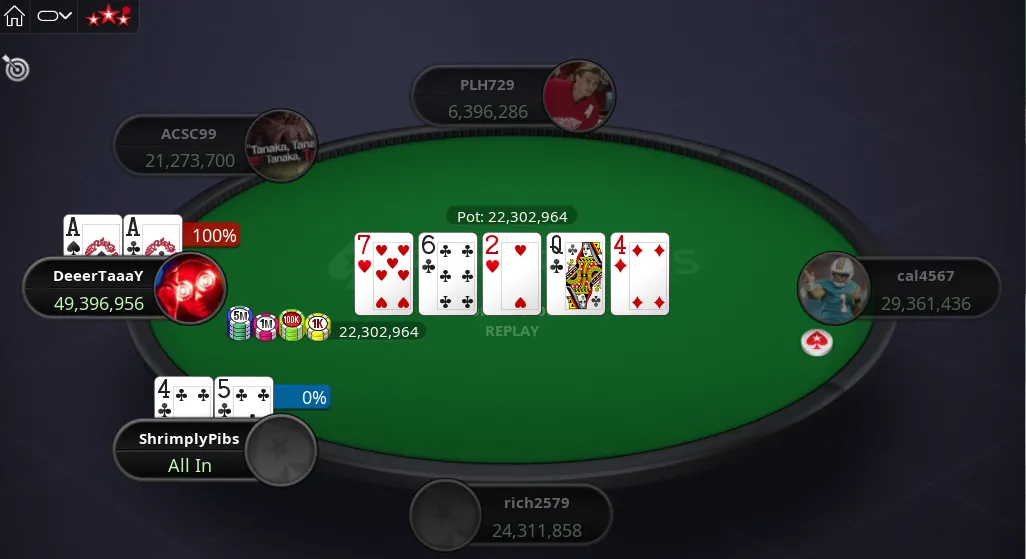Open the table view dropdown

click(54, 16)
